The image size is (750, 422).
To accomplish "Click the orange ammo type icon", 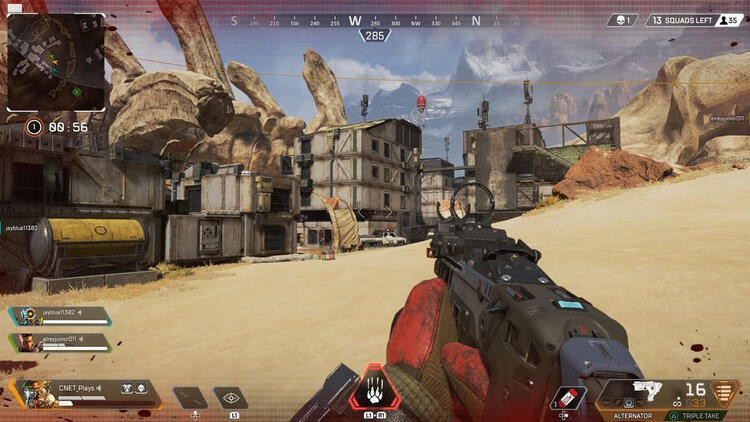I will 721,392.
